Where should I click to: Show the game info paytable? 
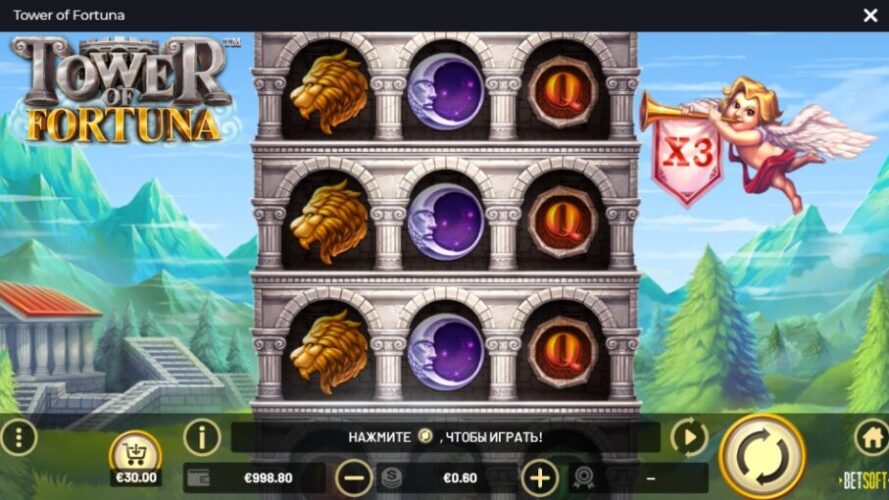(202, 437)
